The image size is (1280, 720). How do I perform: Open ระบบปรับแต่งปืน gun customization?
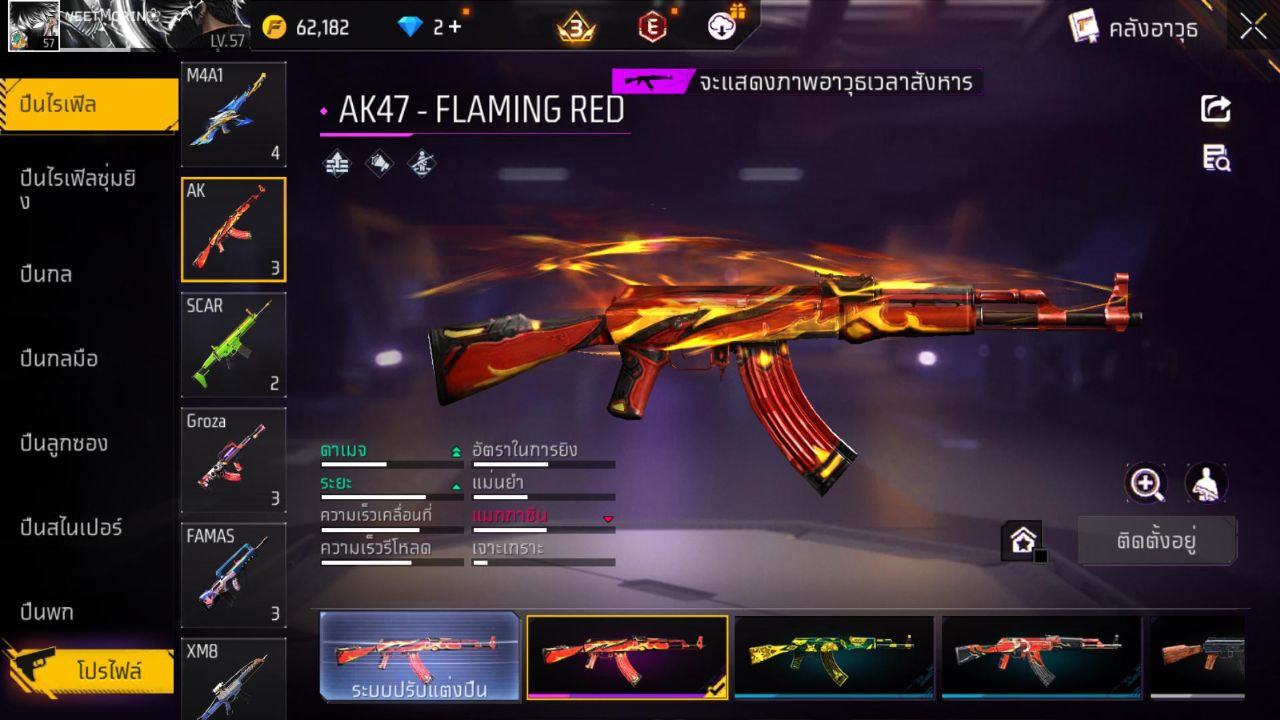tap(420, 658)
